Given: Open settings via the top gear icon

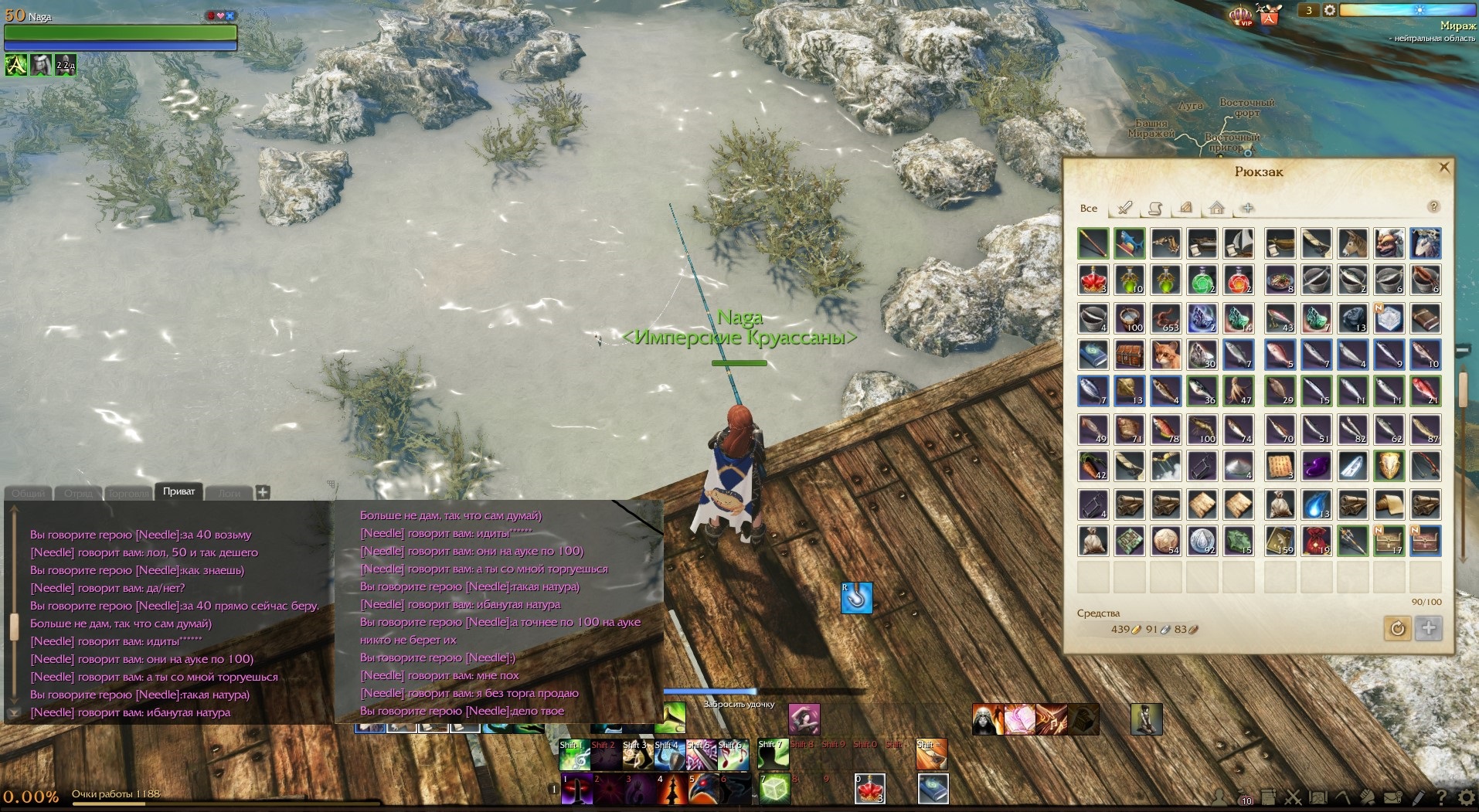Looking at the screenshot, I should [x=1329, y=10].
